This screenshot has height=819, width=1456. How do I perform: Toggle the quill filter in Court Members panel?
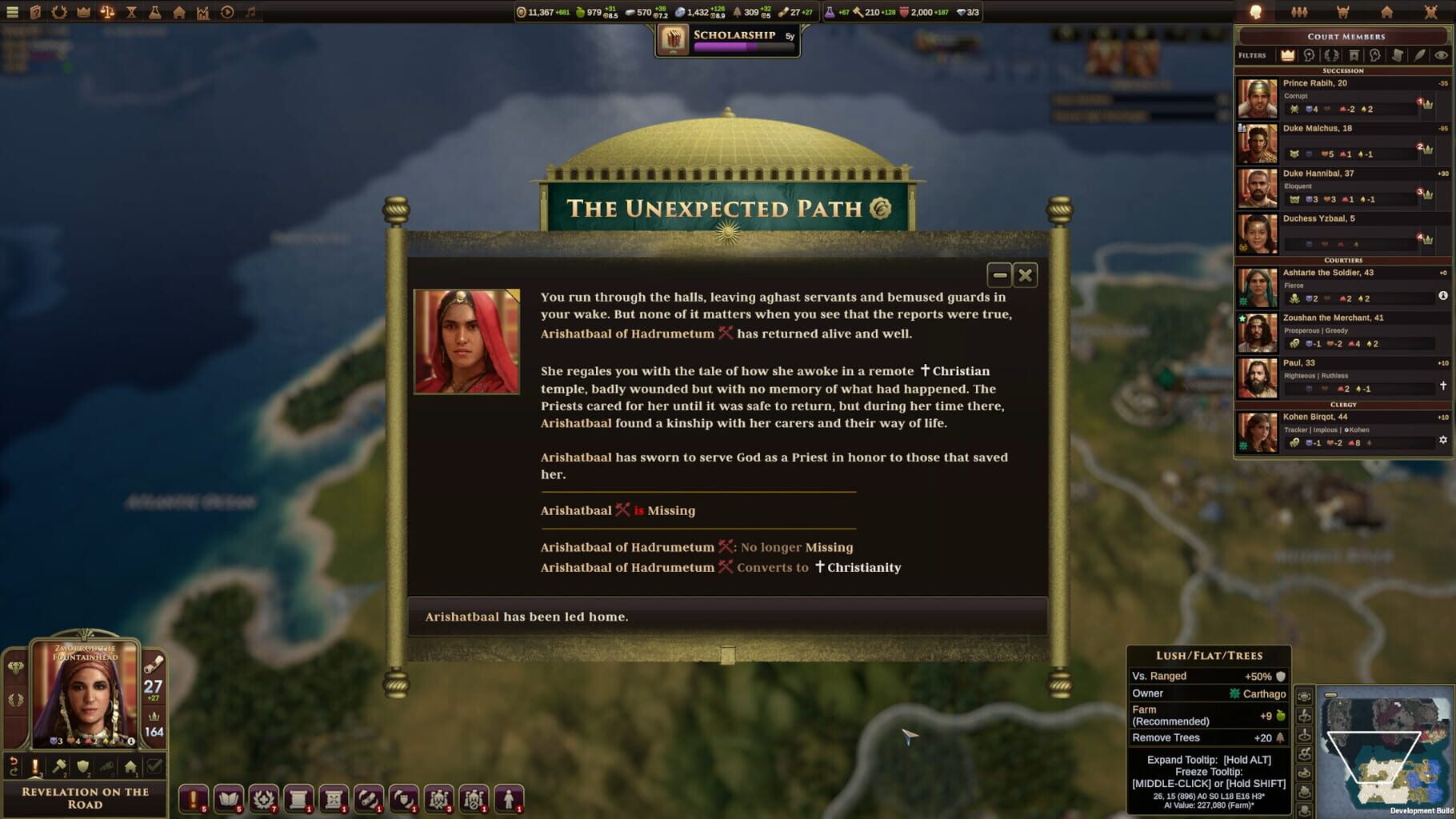point(1418,55)
